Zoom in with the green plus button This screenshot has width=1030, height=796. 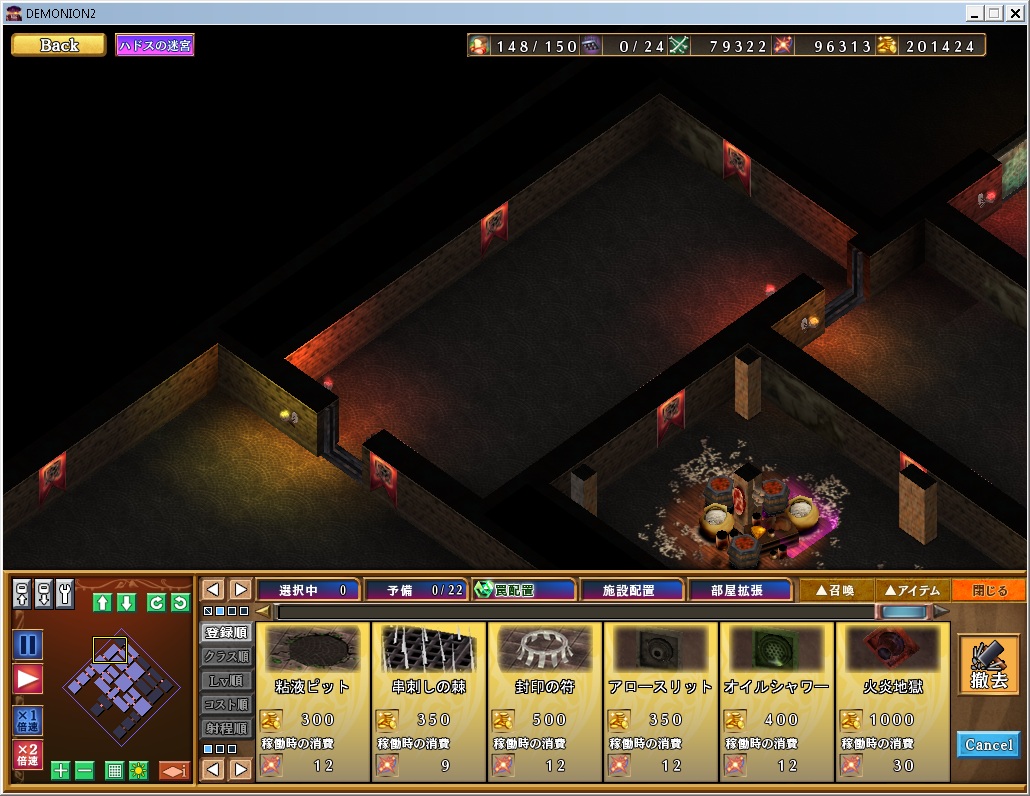click(x=60, y=770)
